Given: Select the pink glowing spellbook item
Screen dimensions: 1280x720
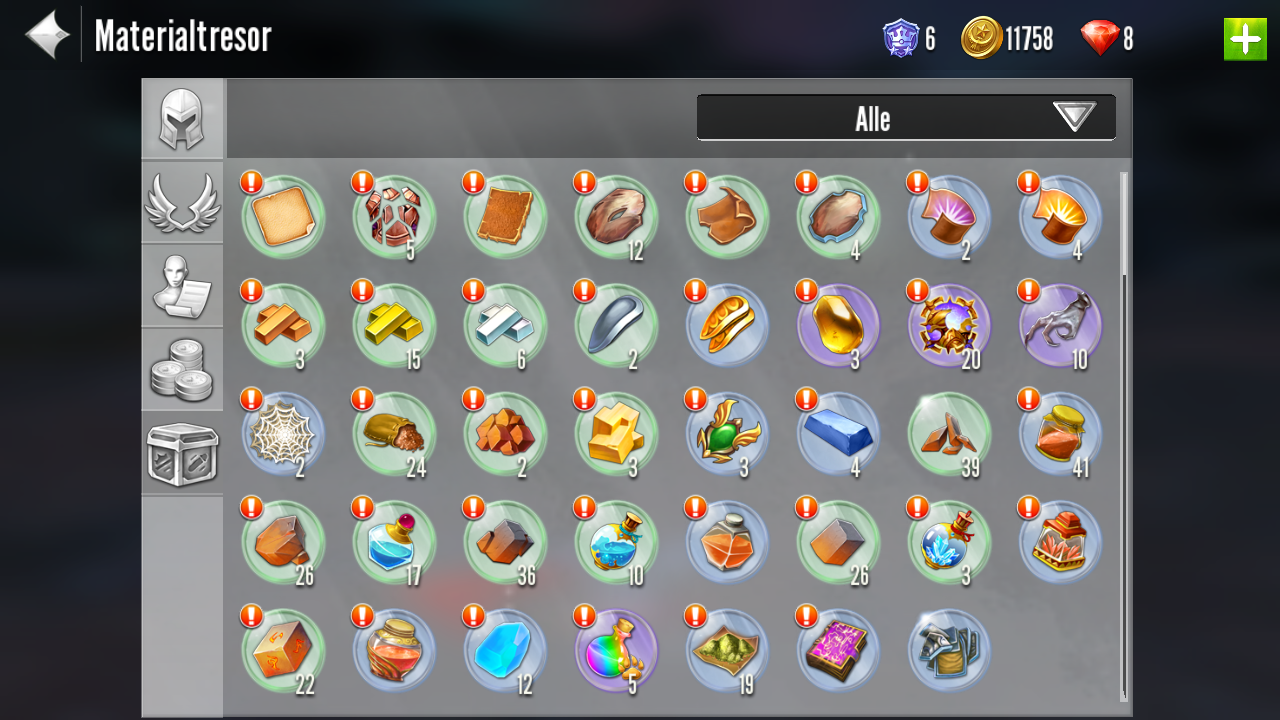Looking at the screenshot, I should pyautogui.click(x=838, y=649).
